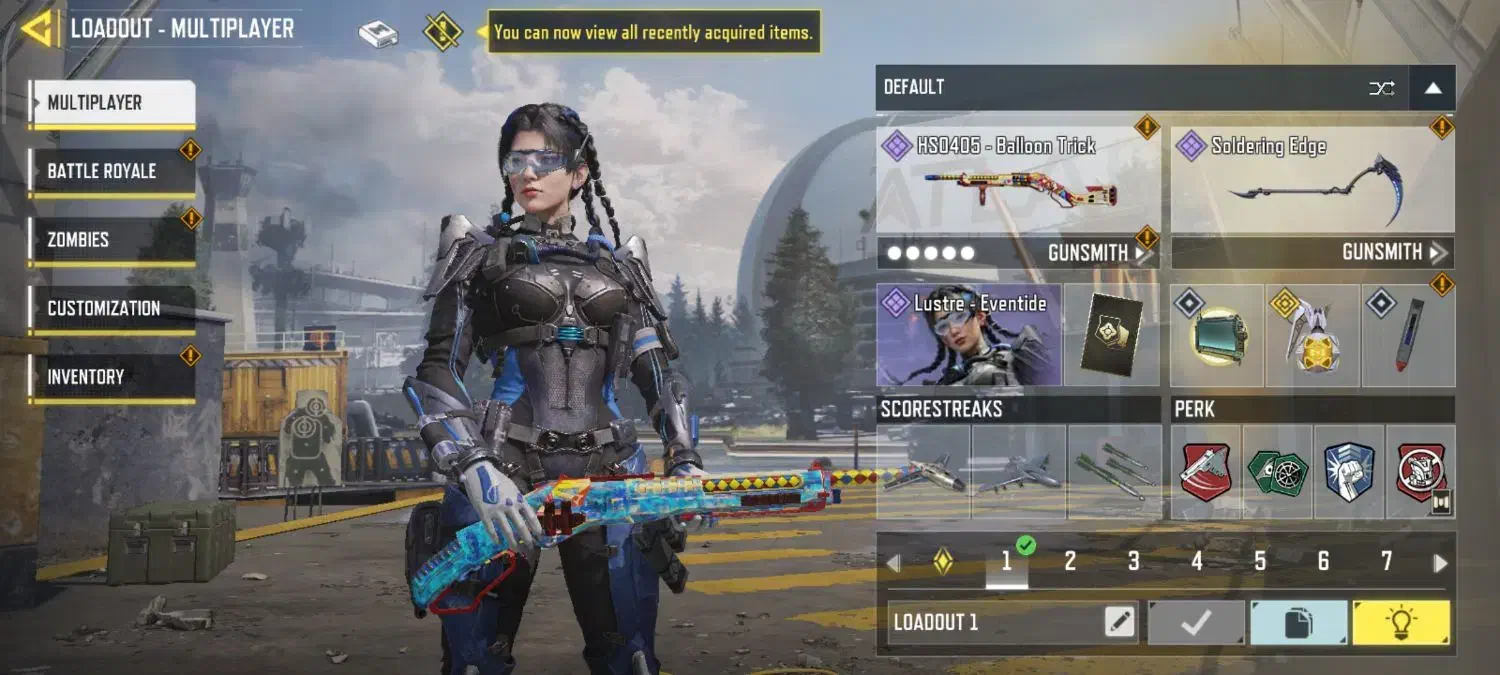This screenshot has height=675, width=1500.
Task: Rename Loadout 1 with the pencil icon
Action: [1120, 623]
